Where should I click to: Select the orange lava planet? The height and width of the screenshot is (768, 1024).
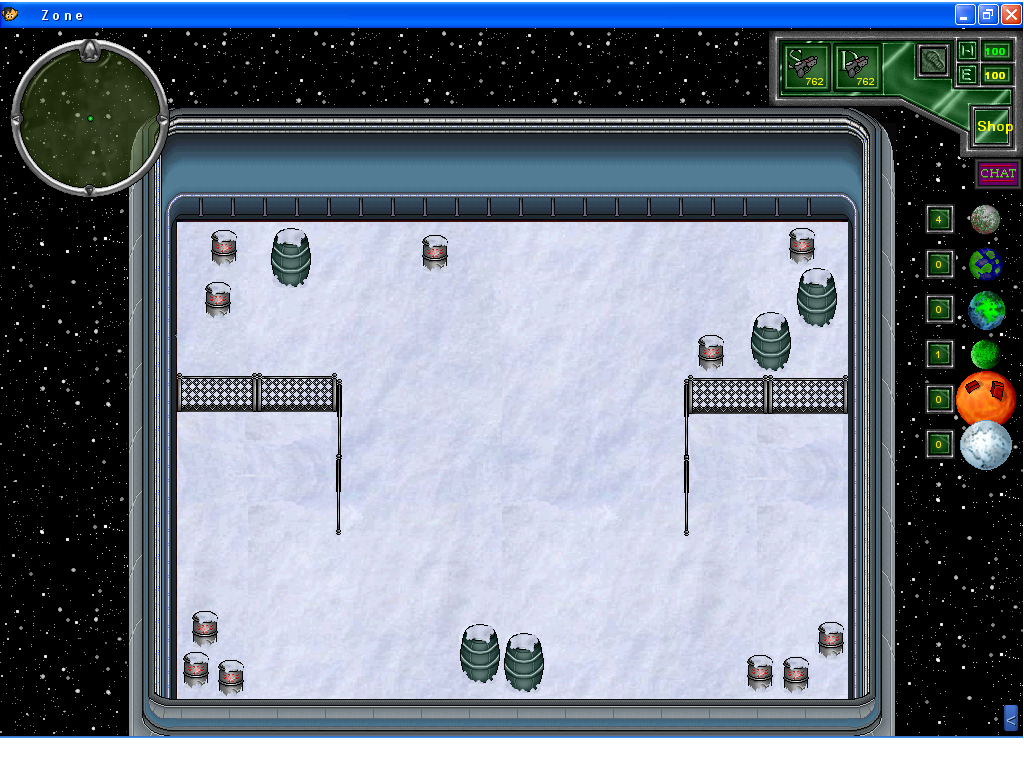pyautogui.click(x=986, y=398)
